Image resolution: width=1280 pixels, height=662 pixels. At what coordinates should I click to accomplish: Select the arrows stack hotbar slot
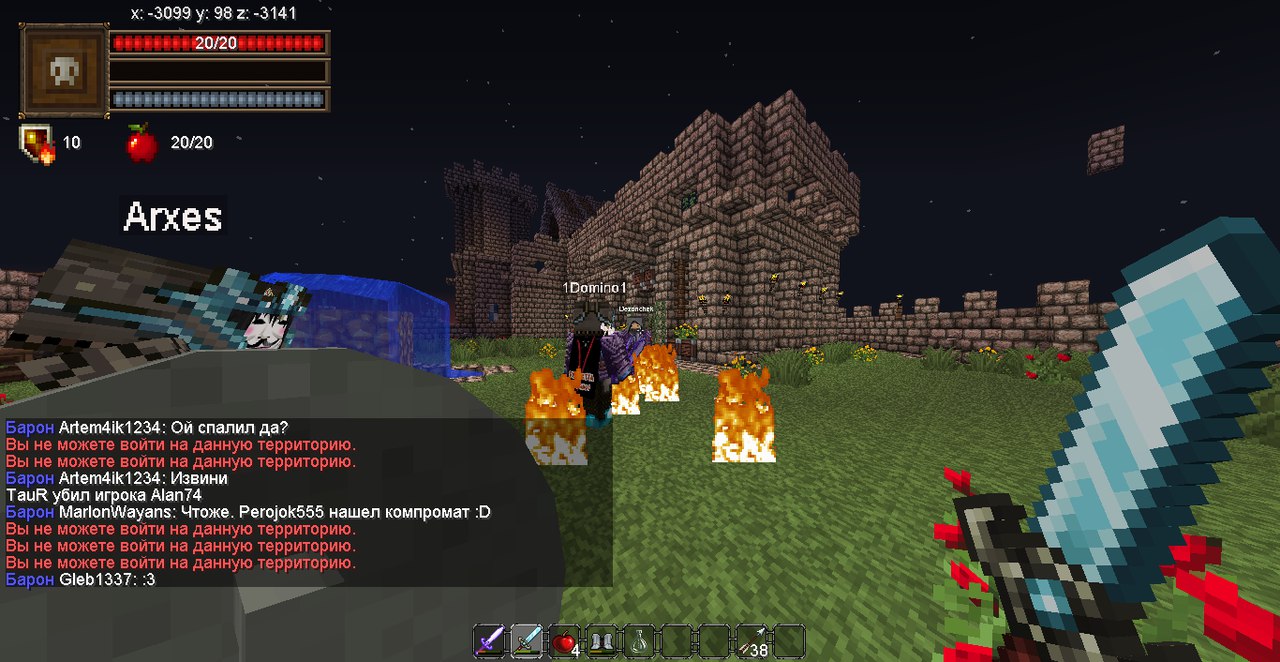pos(752,641)
